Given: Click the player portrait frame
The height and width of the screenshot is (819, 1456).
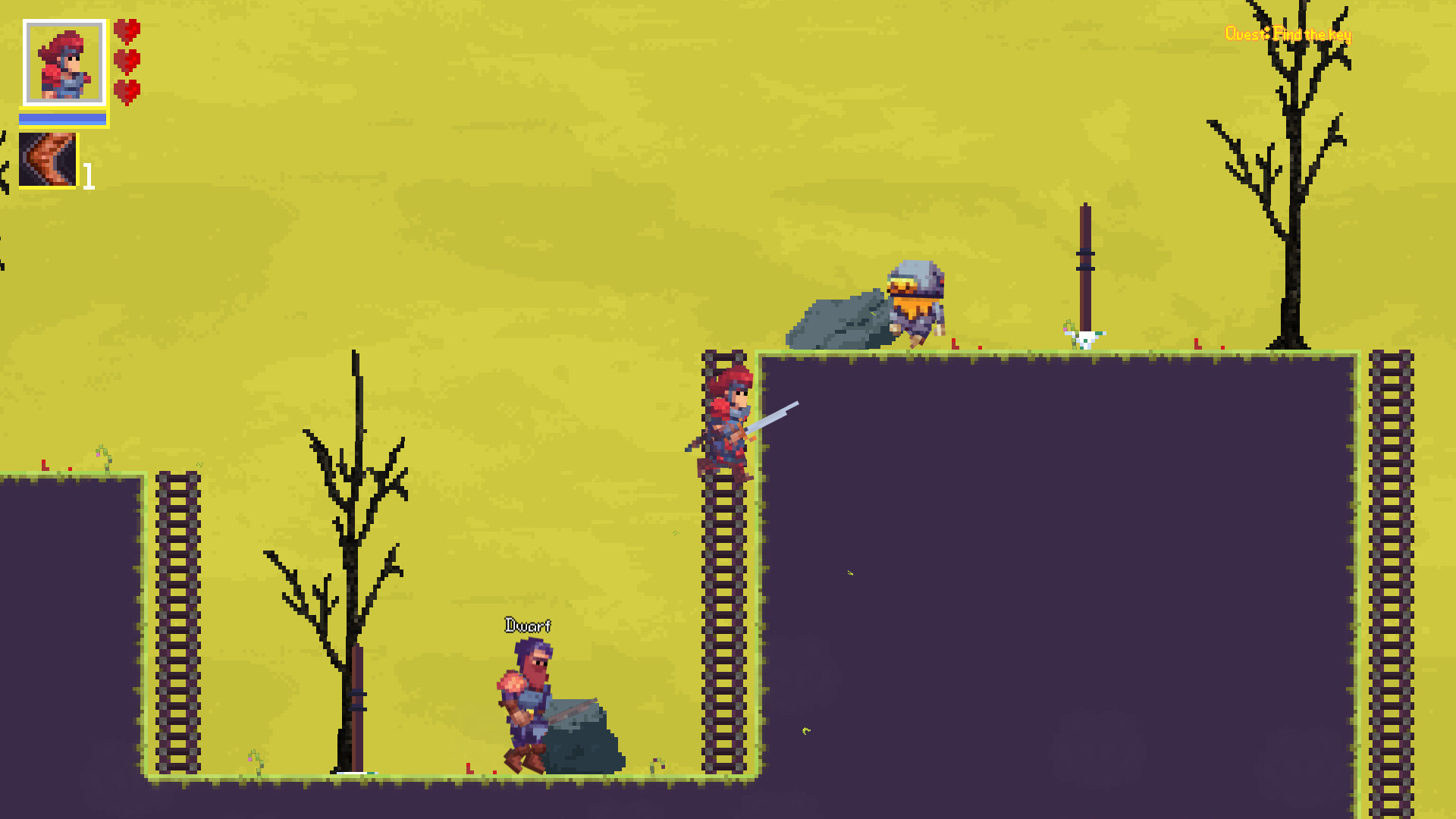Looking at the screenshot, I should click(x=64, y=62).
